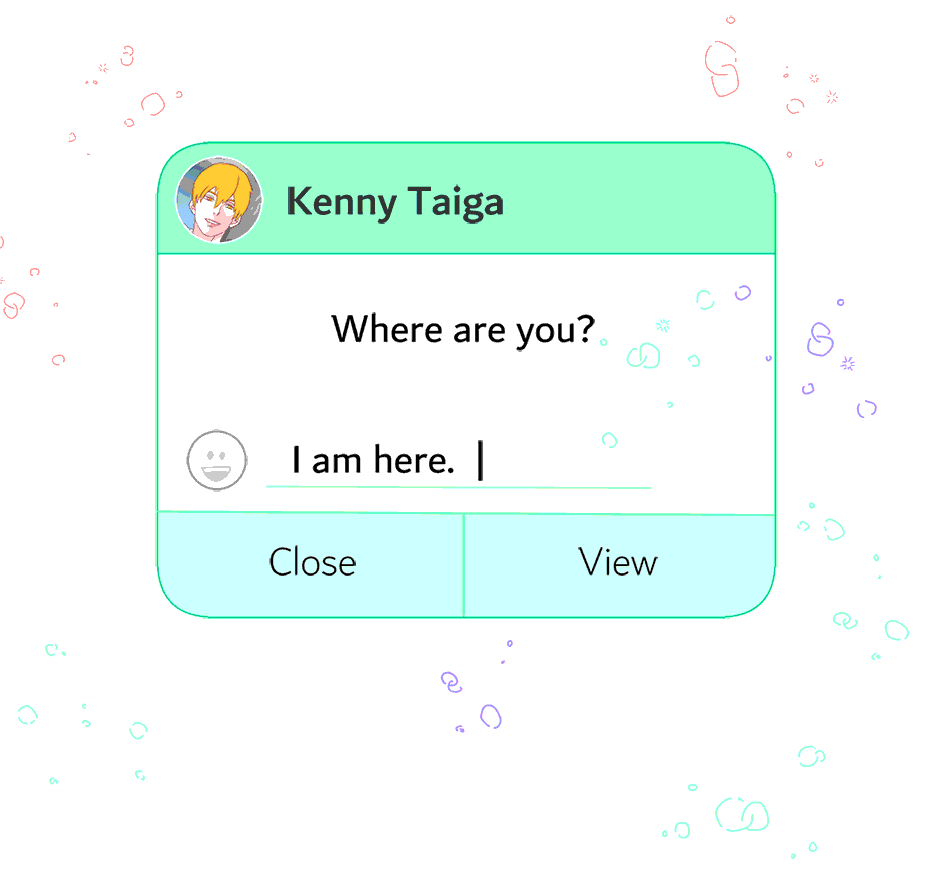The image size is (940, 877).
Task: Close the message popup
Action: [311, 564]
